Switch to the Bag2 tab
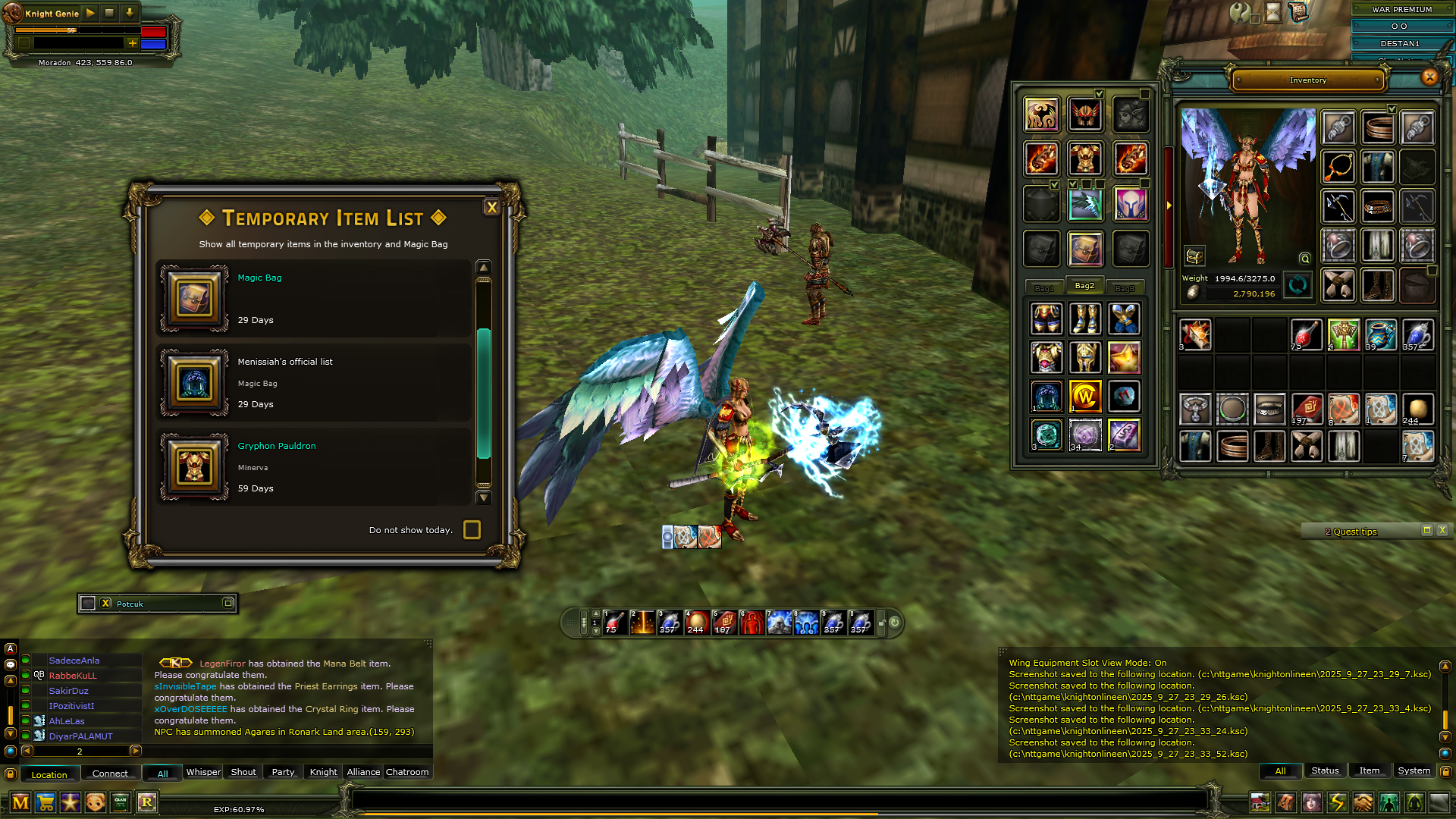Image resolution: width=1456 pixels, height=819 pixels. coord(1084,286)
